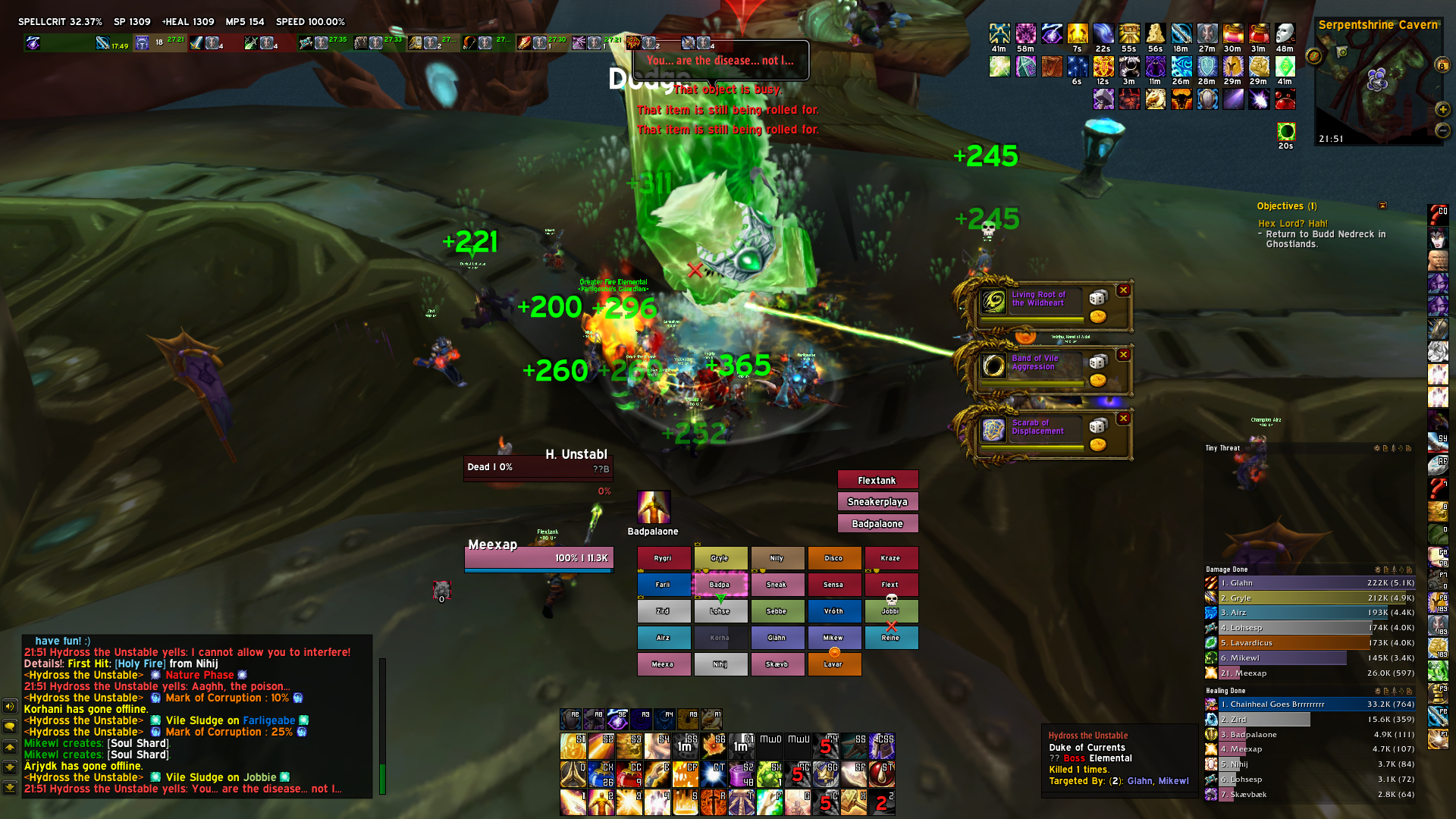1456x819 pixels.
Task: Target Sneakerplaya from the tank list
Action: pyautogui.click(x=877, y=501)
